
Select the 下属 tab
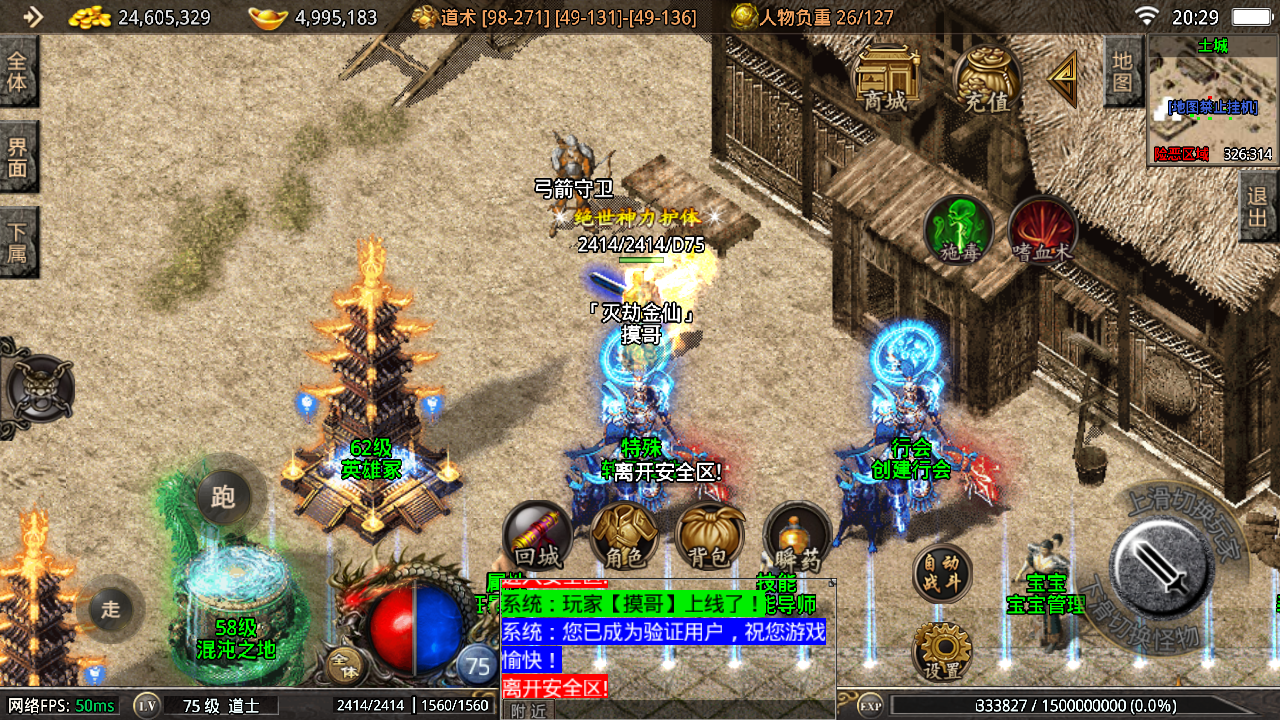pos(18,241)
